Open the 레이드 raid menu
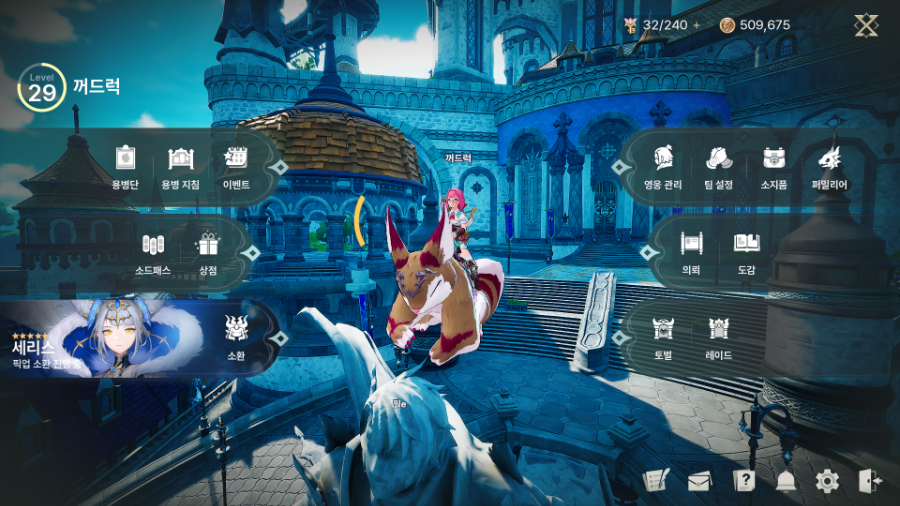Image resolution: width=900 pixels, height=506 pixels. click(718, 334)
